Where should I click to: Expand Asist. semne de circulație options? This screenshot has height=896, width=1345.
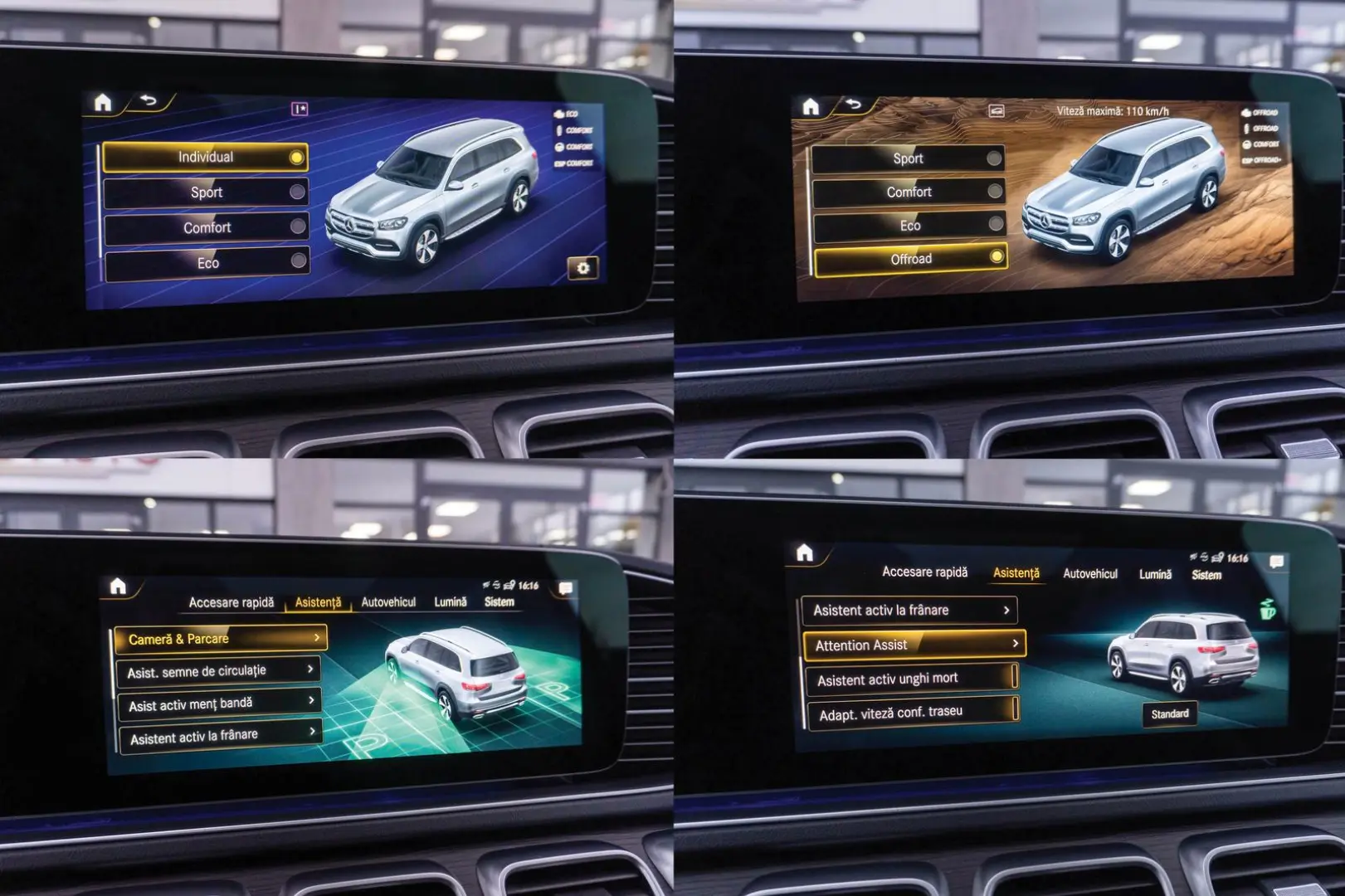[x=311, y=670]
